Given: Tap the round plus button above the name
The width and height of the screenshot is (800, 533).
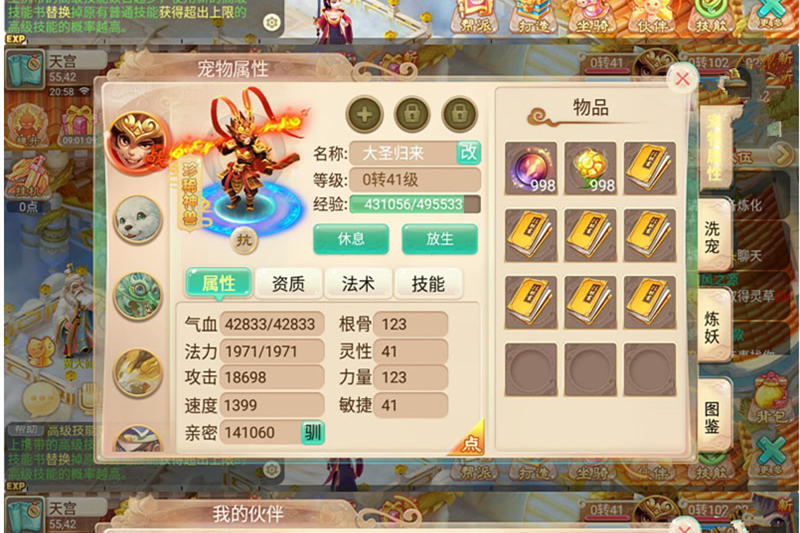Looking at the screenshot, I should point(364,114).
